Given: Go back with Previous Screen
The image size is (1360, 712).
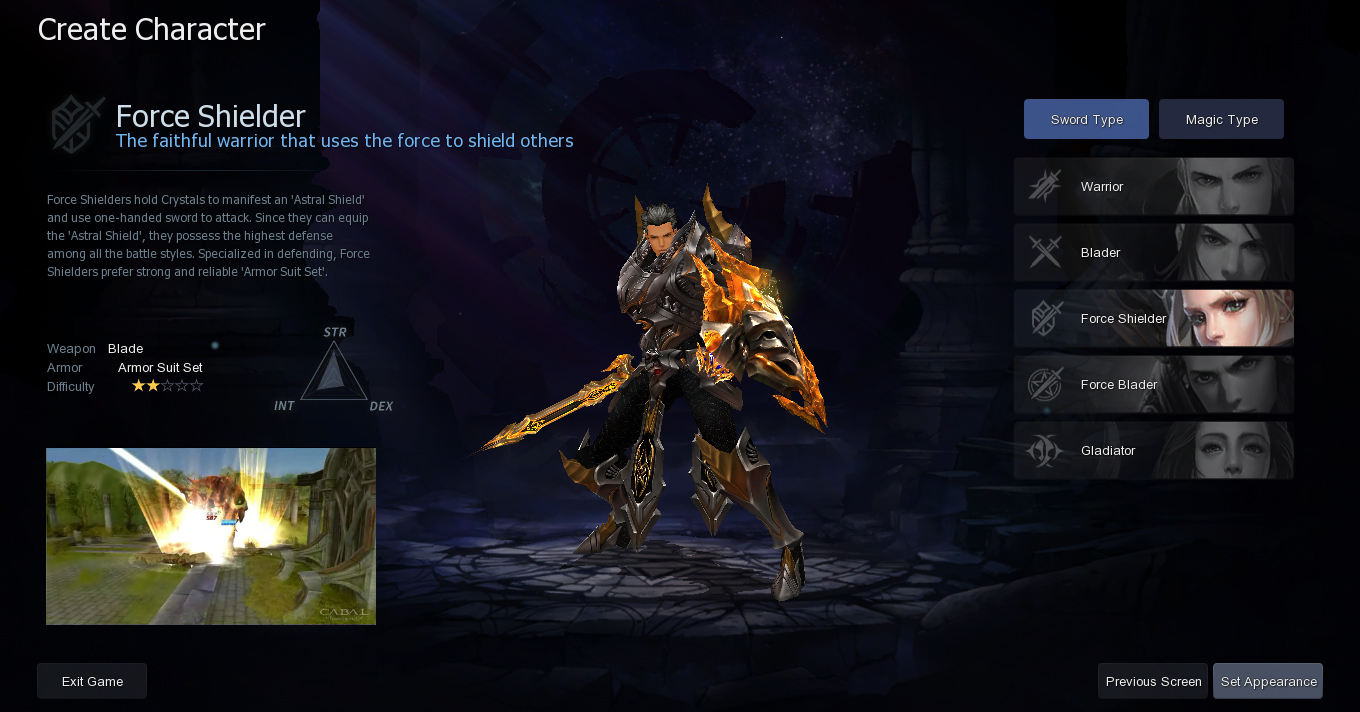Looking at the screenshot, I should click(x=1153, y=681).
